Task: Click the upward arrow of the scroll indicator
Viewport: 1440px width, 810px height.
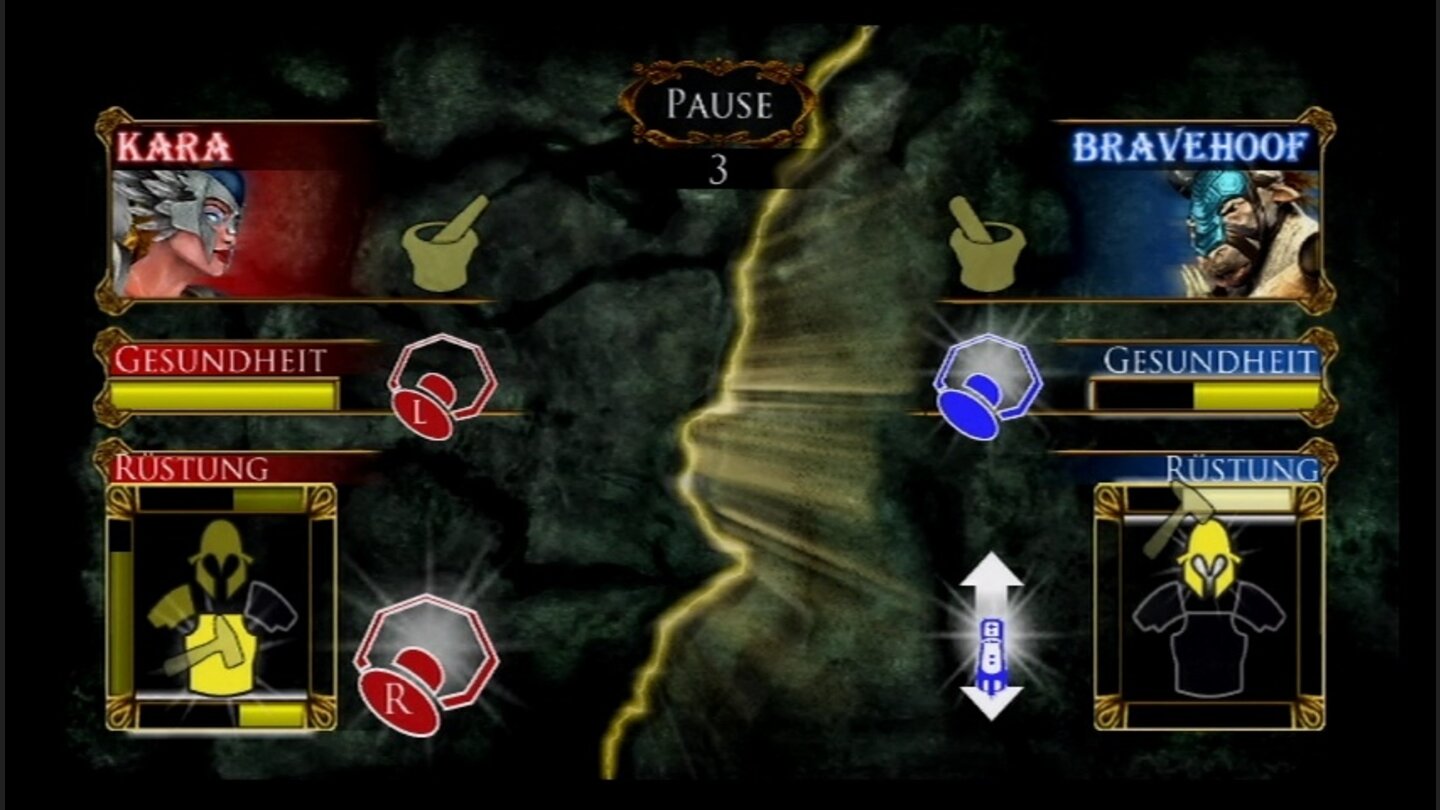Action: (x=993, y=575)
